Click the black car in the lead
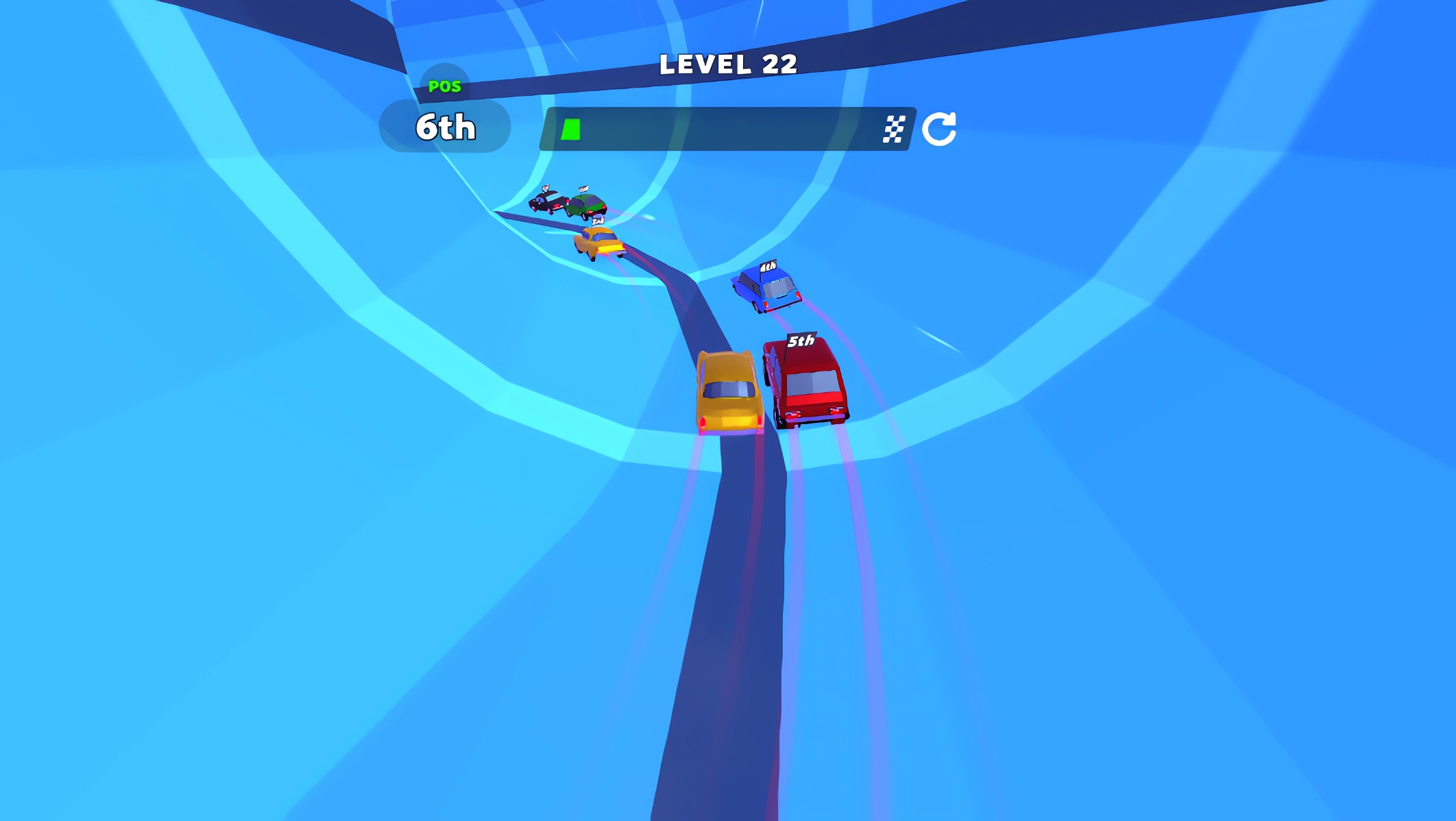Viewport: 1456px width, 821px height. [548, 203]
